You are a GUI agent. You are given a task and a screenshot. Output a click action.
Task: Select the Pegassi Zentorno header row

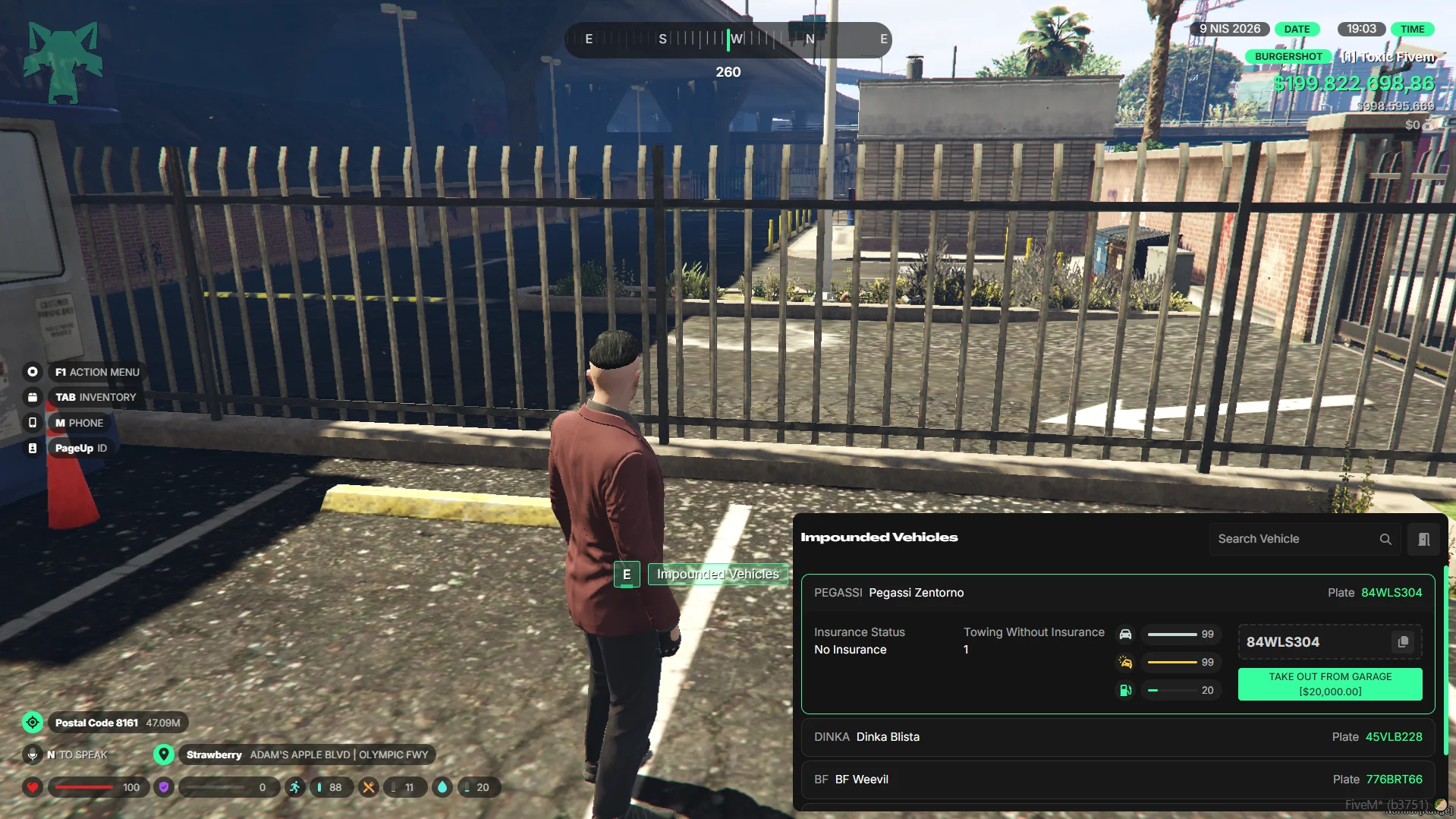(1117, 593)
